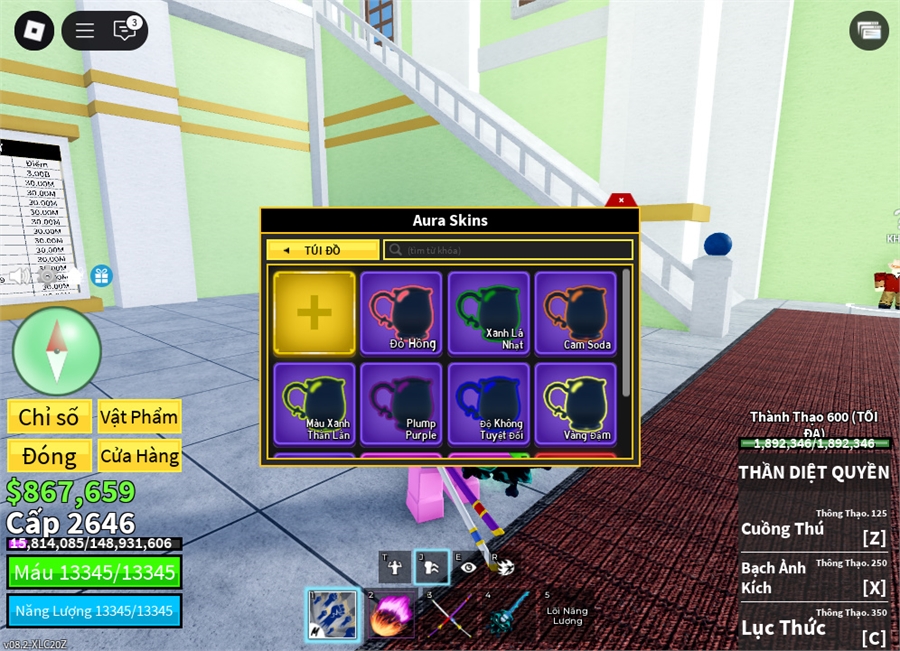Go back to Túi Đồ inventory
The height and width of the screenshot is (651, 900).
(x=322, y=250)
